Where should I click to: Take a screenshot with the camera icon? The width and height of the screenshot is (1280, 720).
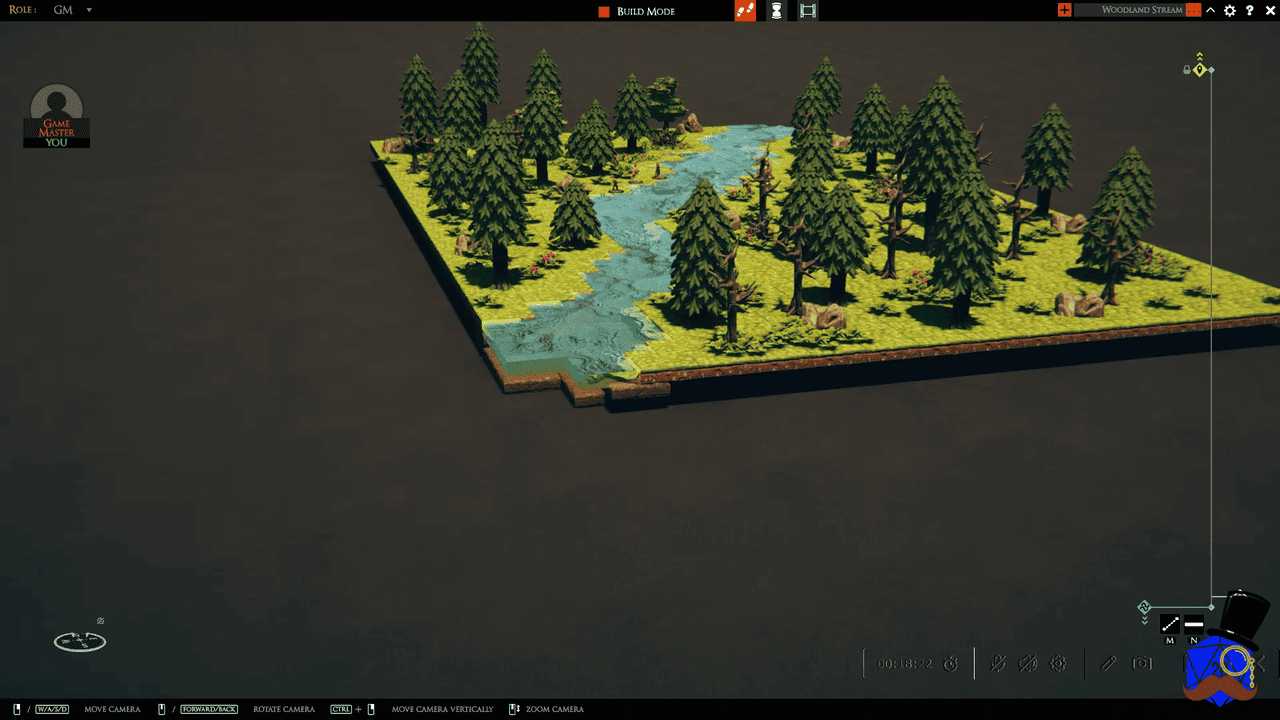(1142, 663)
